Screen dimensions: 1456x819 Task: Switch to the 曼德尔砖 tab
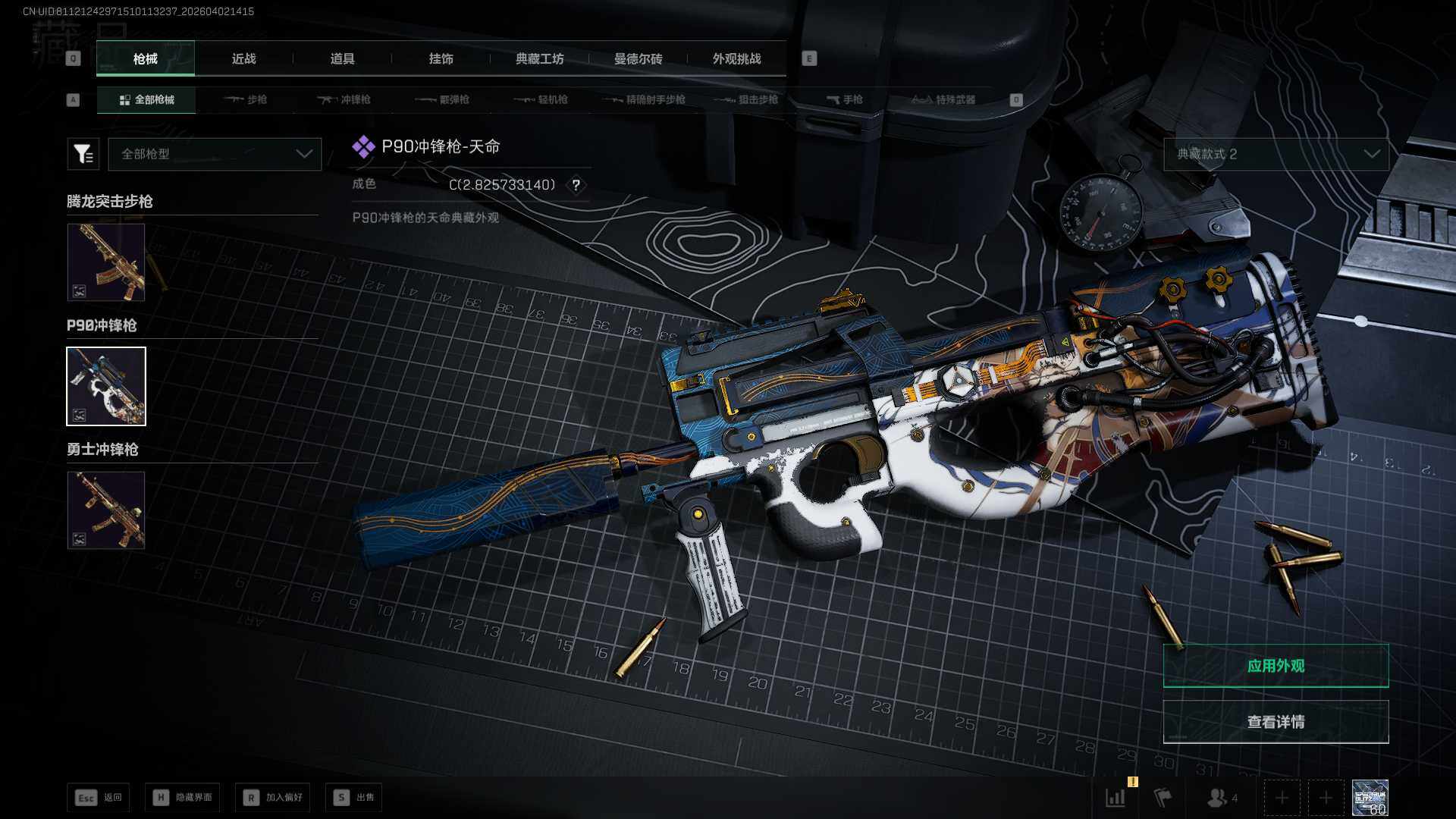coord(638,58)
